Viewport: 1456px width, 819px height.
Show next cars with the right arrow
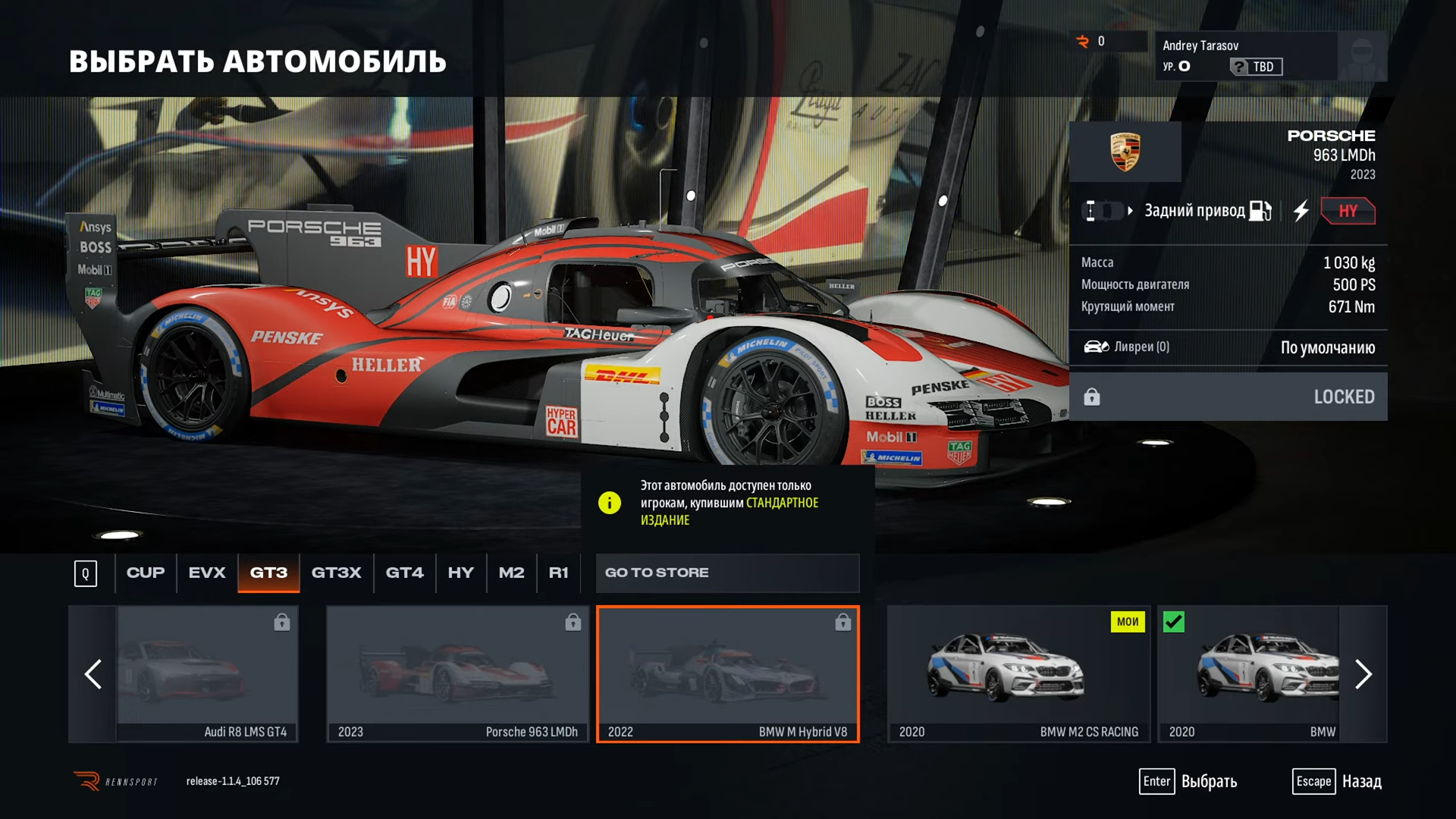pos(1363,673)
